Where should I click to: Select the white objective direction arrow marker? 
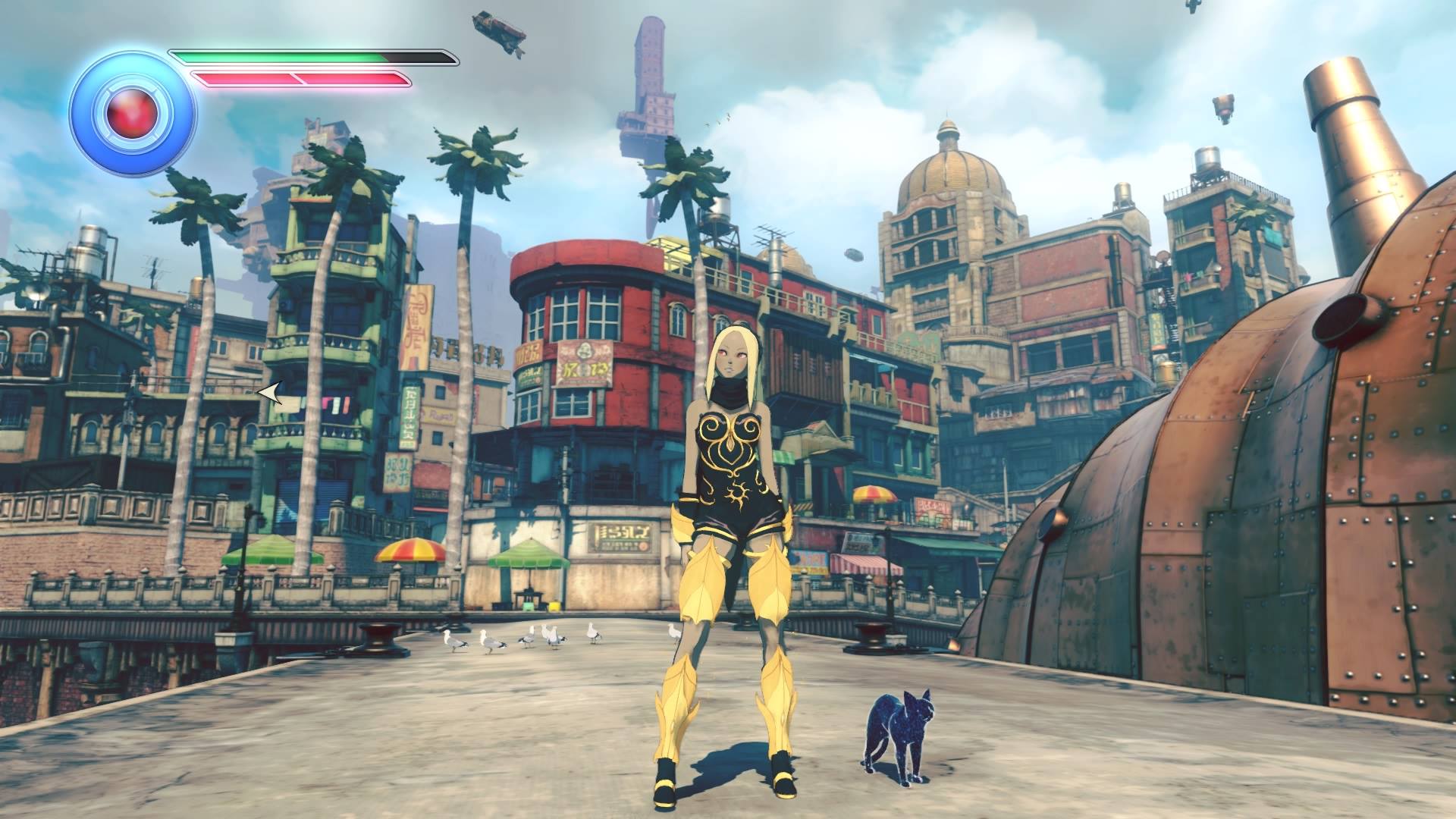[x=270, y=393]
